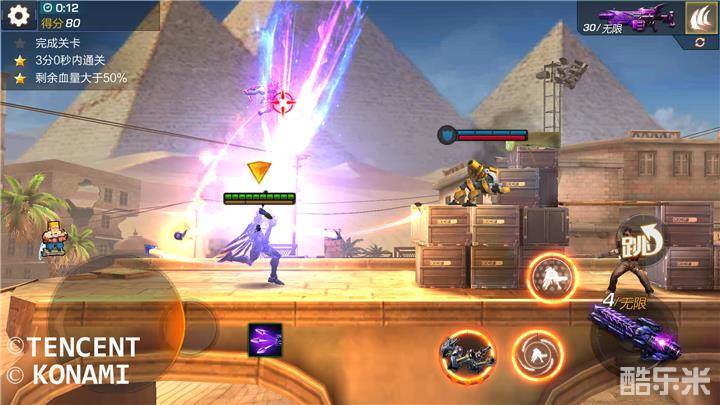Trigger the crouching soldier skill button
720x405 pixels.
[x=551, y=279]
